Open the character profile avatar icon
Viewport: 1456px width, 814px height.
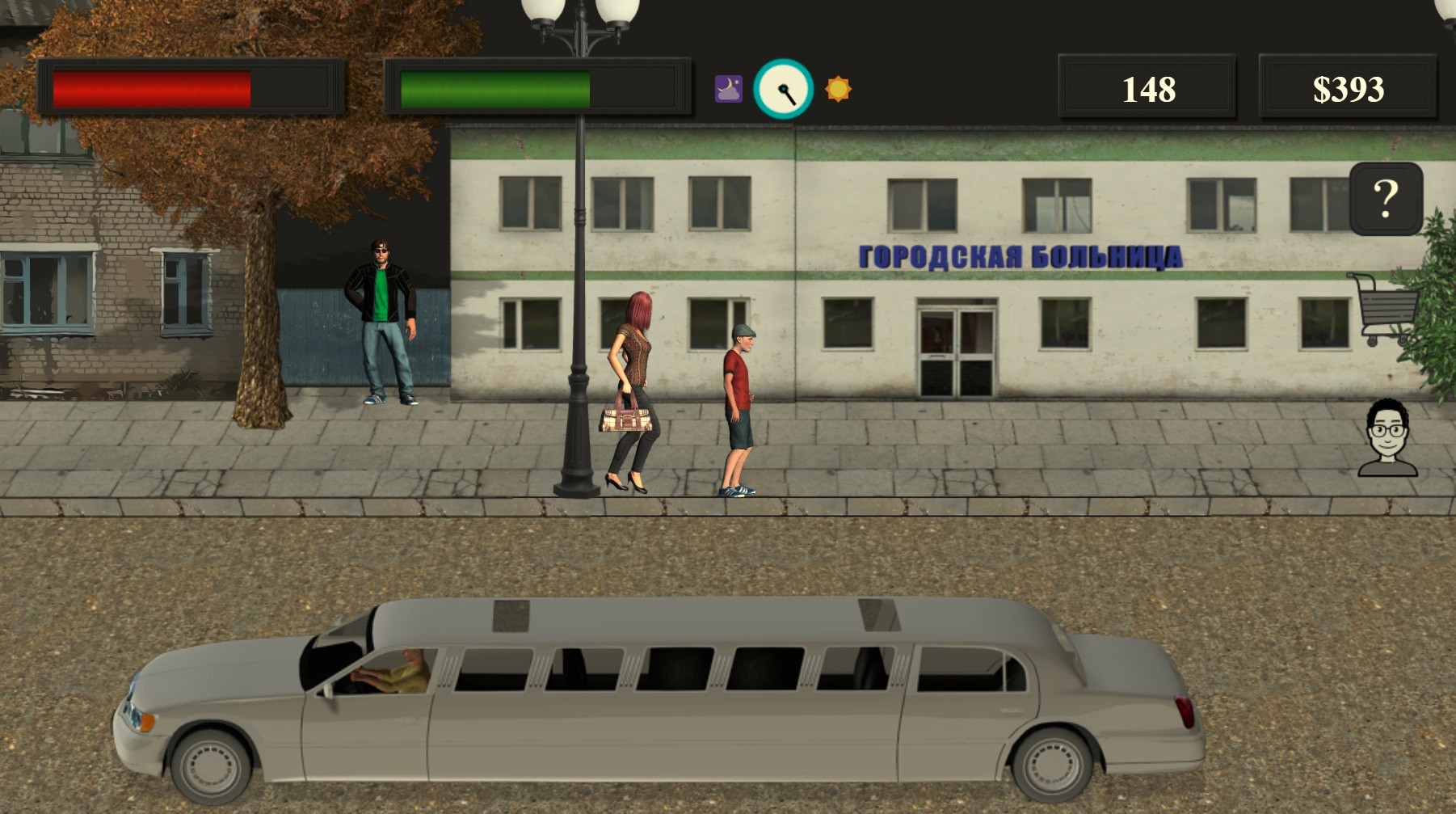pyautogui.click(x=1387, y=438)
